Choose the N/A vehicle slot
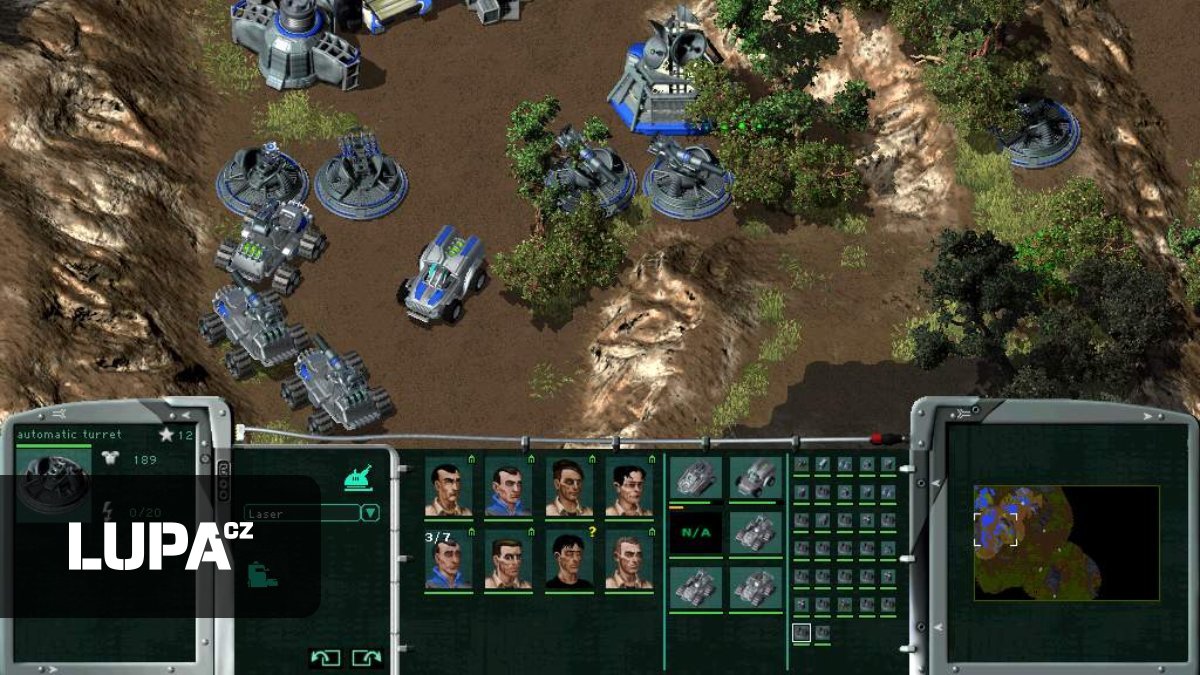 tap(695, 531)
